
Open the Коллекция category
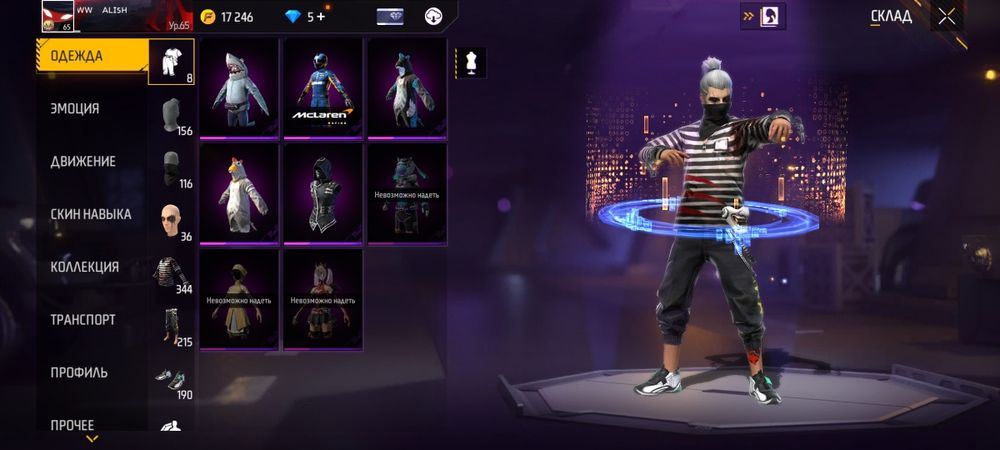point(85,267)
